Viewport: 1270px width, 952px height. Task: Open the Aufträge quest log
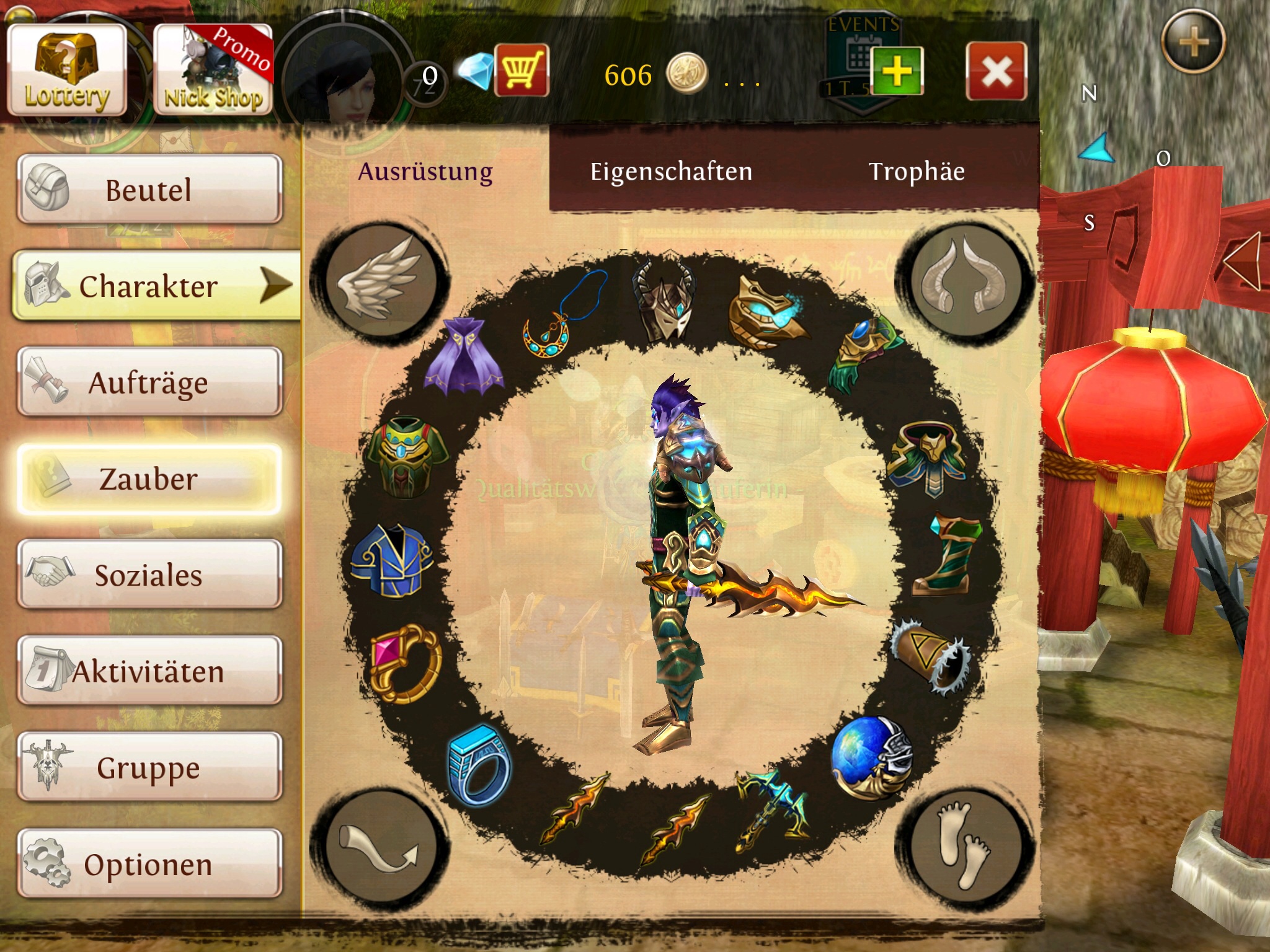tap(149, 382)
